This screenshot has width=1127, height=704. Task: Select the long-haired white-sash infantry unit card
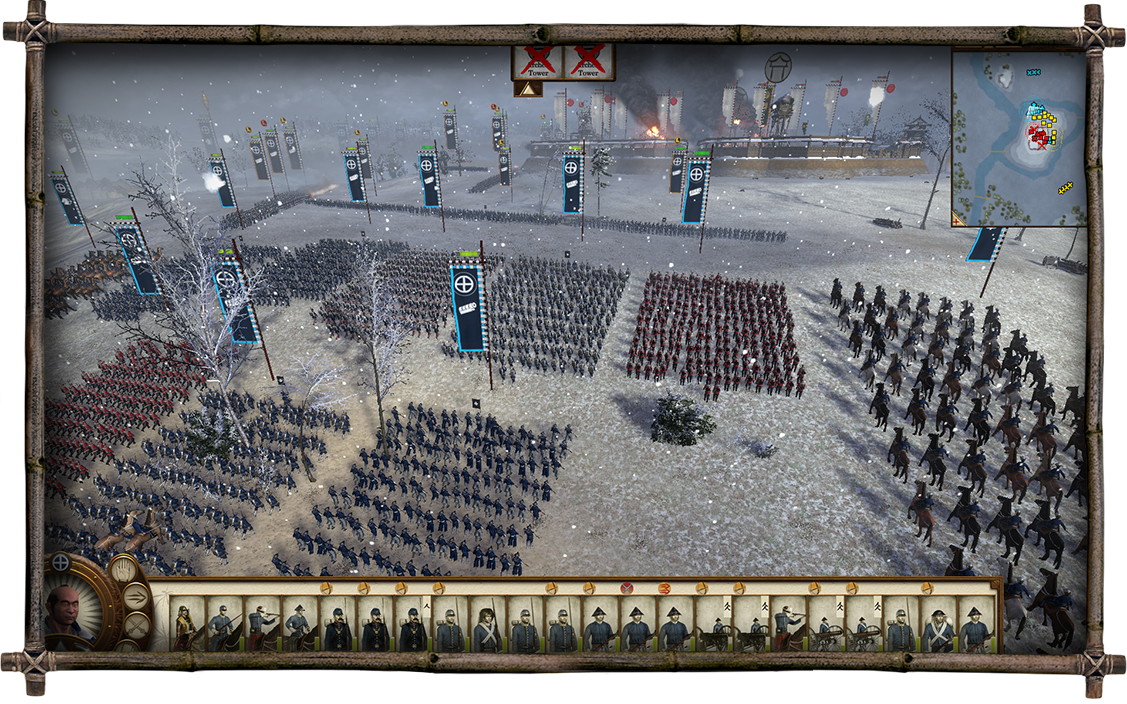click(x=486, y=625)
